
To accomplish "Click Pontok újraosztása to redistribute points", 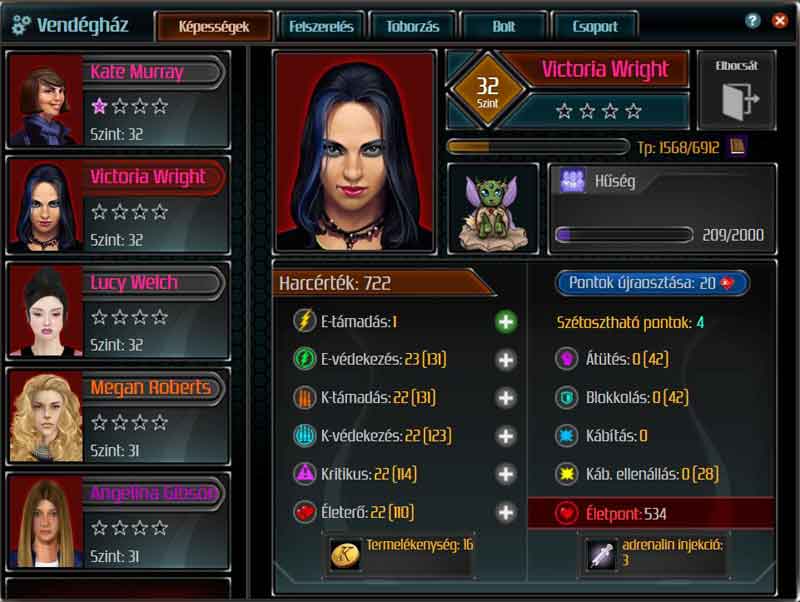I will 652,283.
